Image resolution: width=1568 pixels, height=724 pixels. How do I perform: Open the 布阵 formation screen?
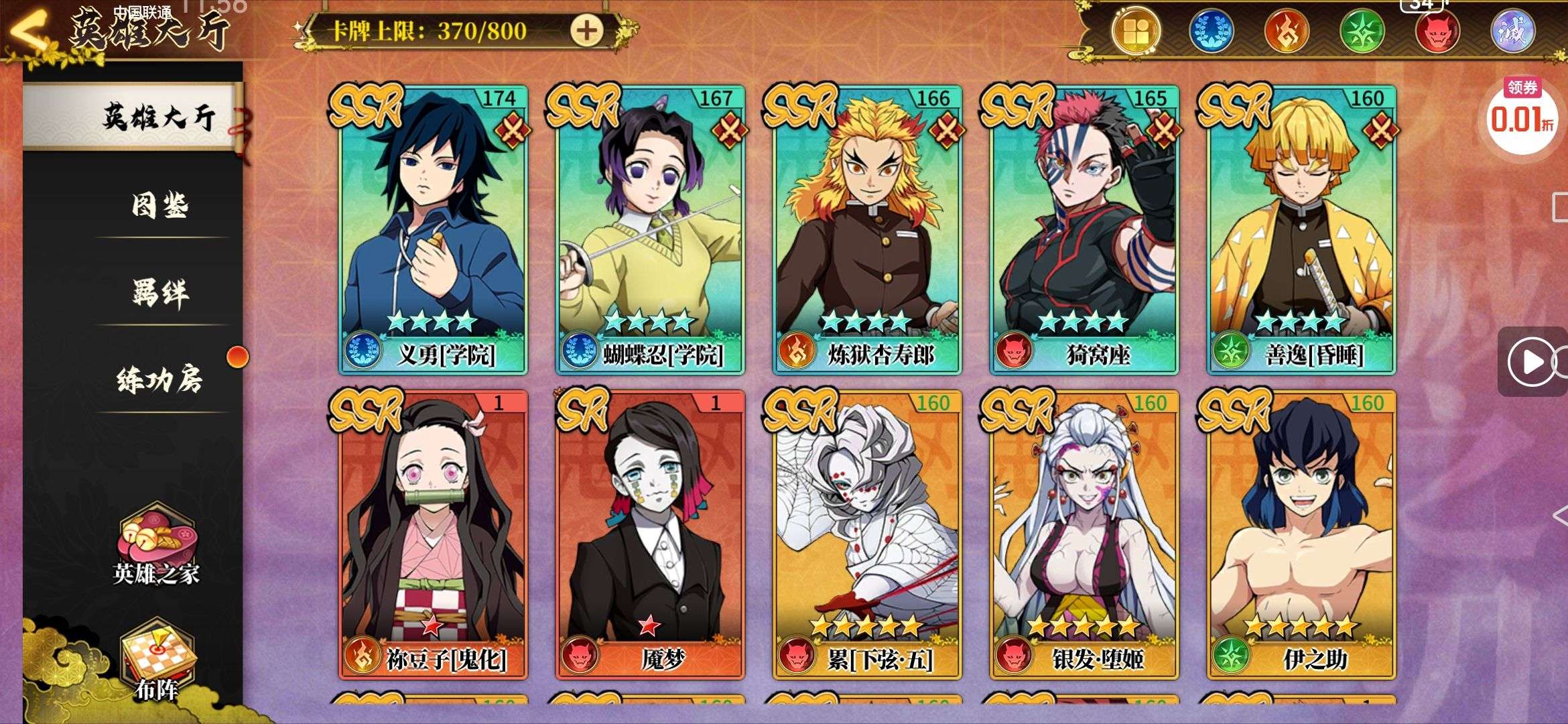156,660
